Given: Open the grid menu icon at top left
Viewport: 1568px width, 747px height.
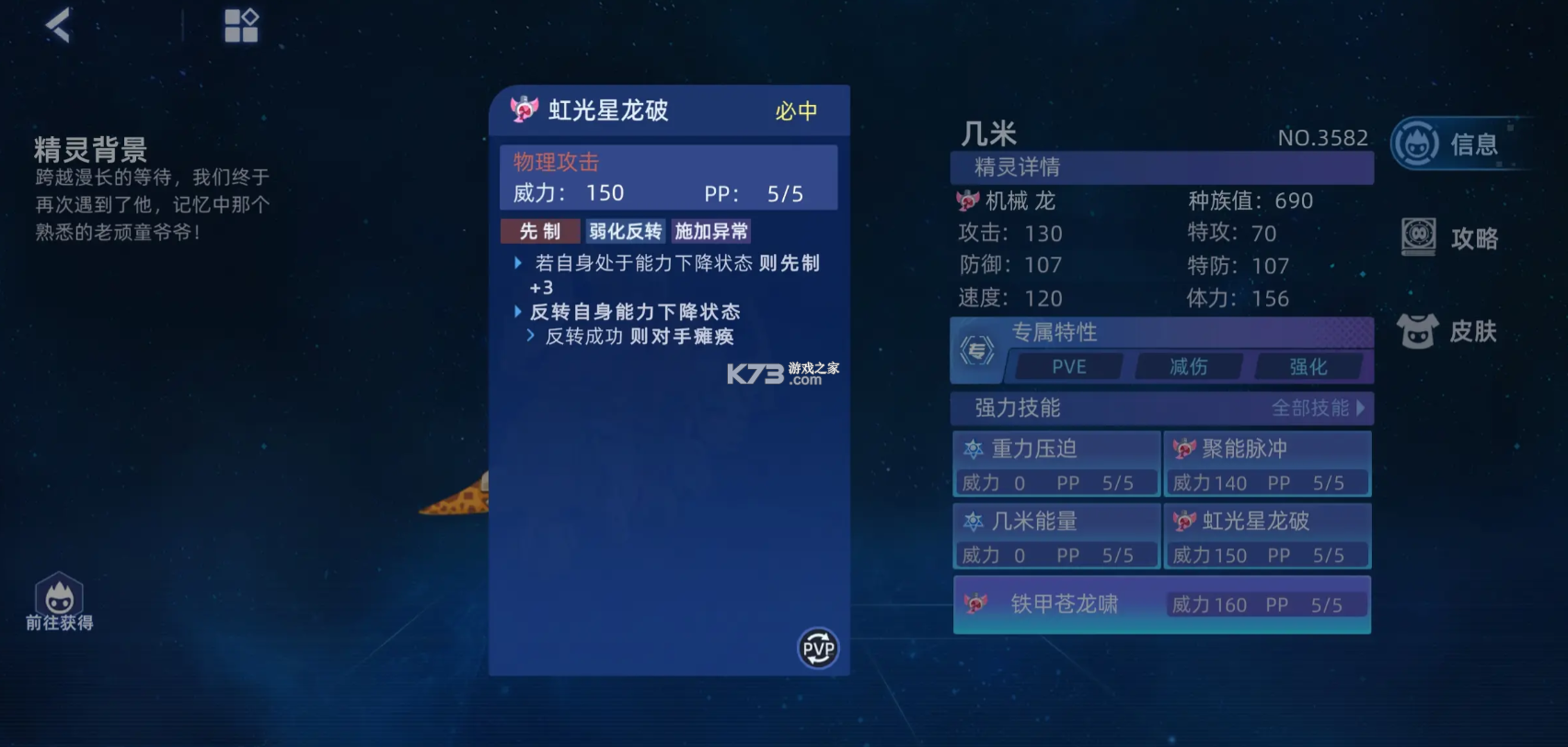Looking at the screenshot, I should (x=241, y=26).
